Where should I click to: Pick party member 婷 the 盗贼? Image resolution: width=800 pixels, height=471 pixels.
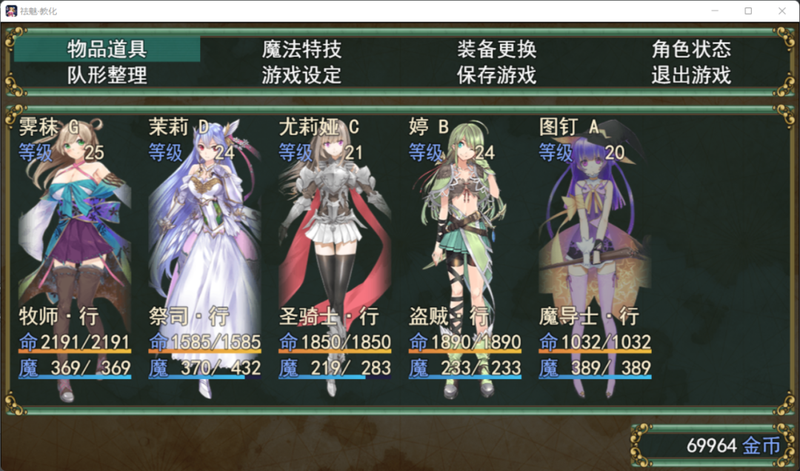[x=465, y=250]
